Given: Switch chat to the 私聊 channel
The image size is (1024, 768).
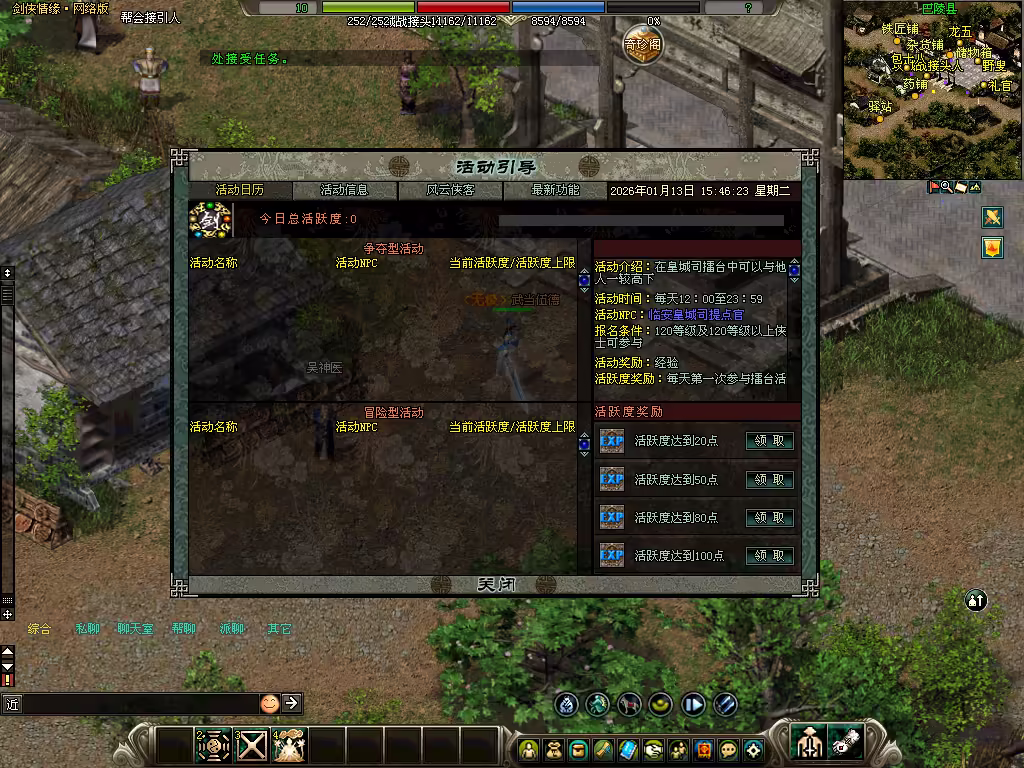Looking at the screenshot, I should click(87, 629).
